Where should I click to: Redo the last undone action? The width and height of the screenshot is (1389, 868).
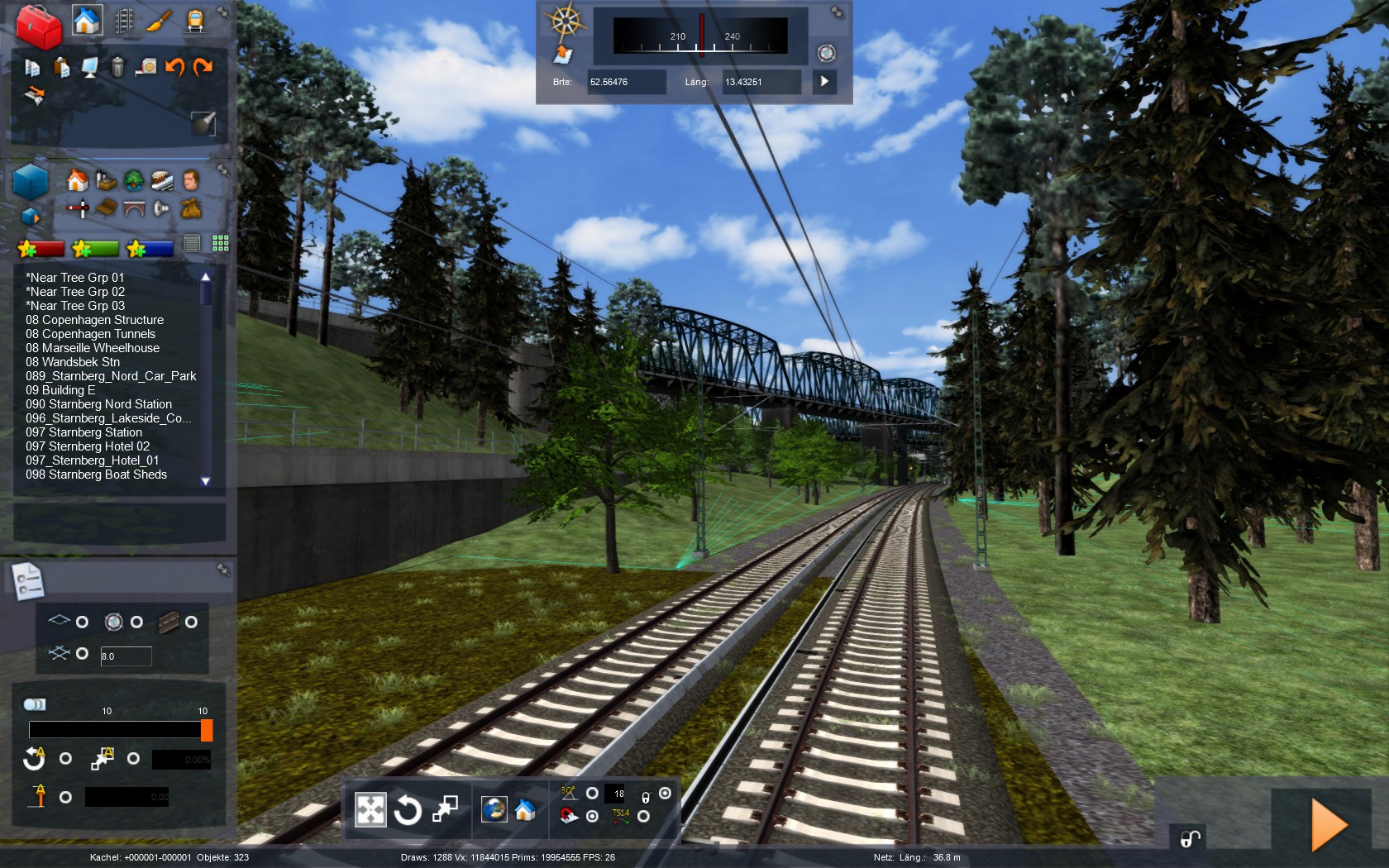coord(203,66)
